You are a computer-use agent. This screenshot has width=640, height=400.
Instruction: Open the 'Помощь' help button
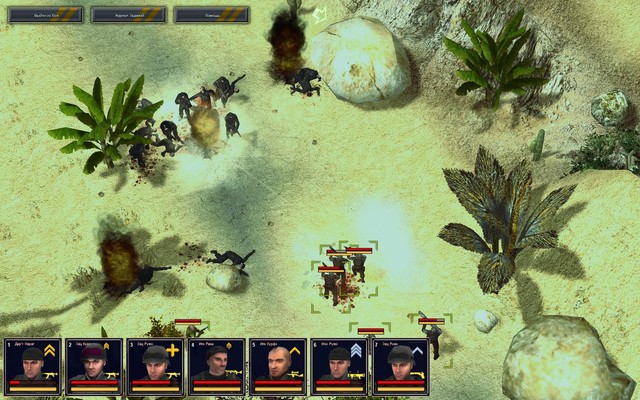210,15
